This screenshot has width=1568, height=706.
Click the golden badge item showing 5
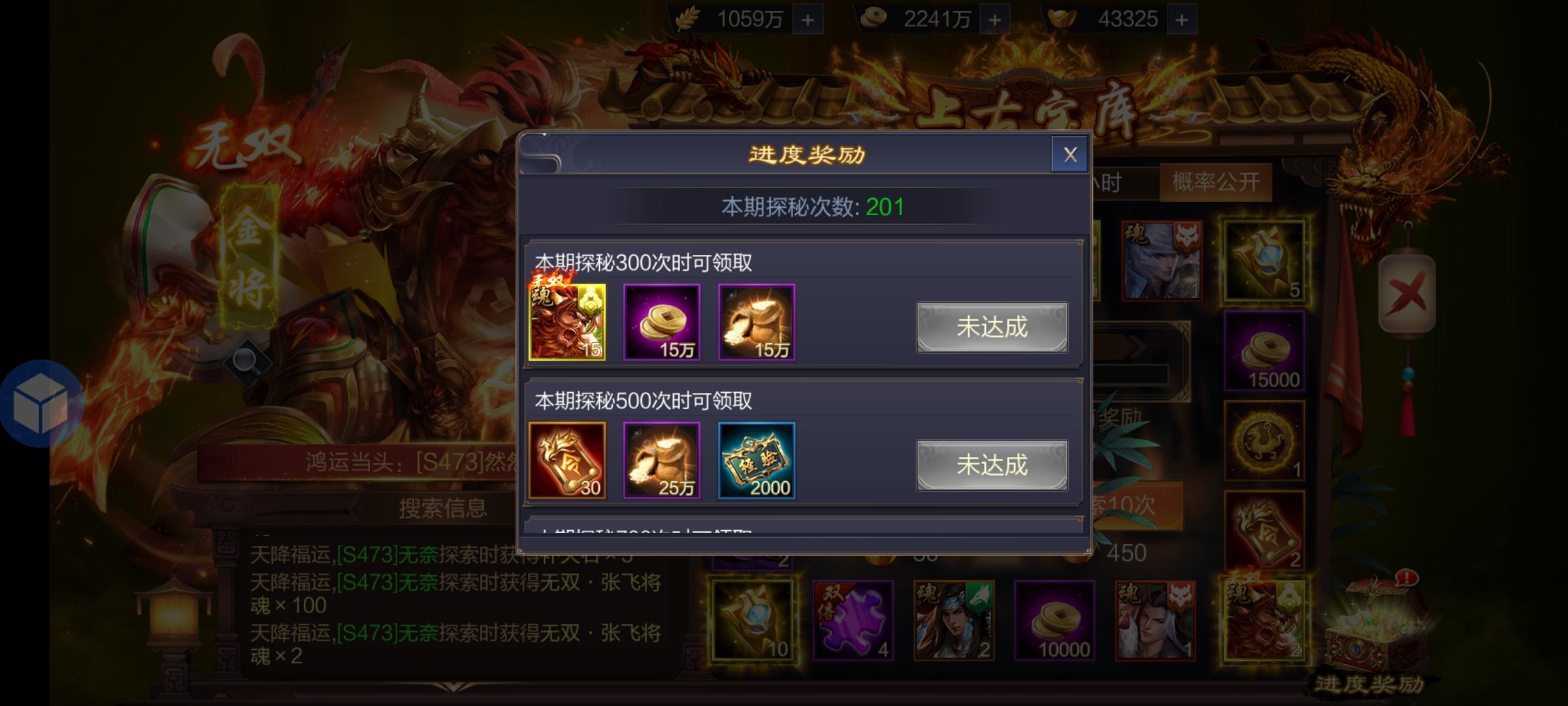pyautogui.click(x=1265, y=261)
